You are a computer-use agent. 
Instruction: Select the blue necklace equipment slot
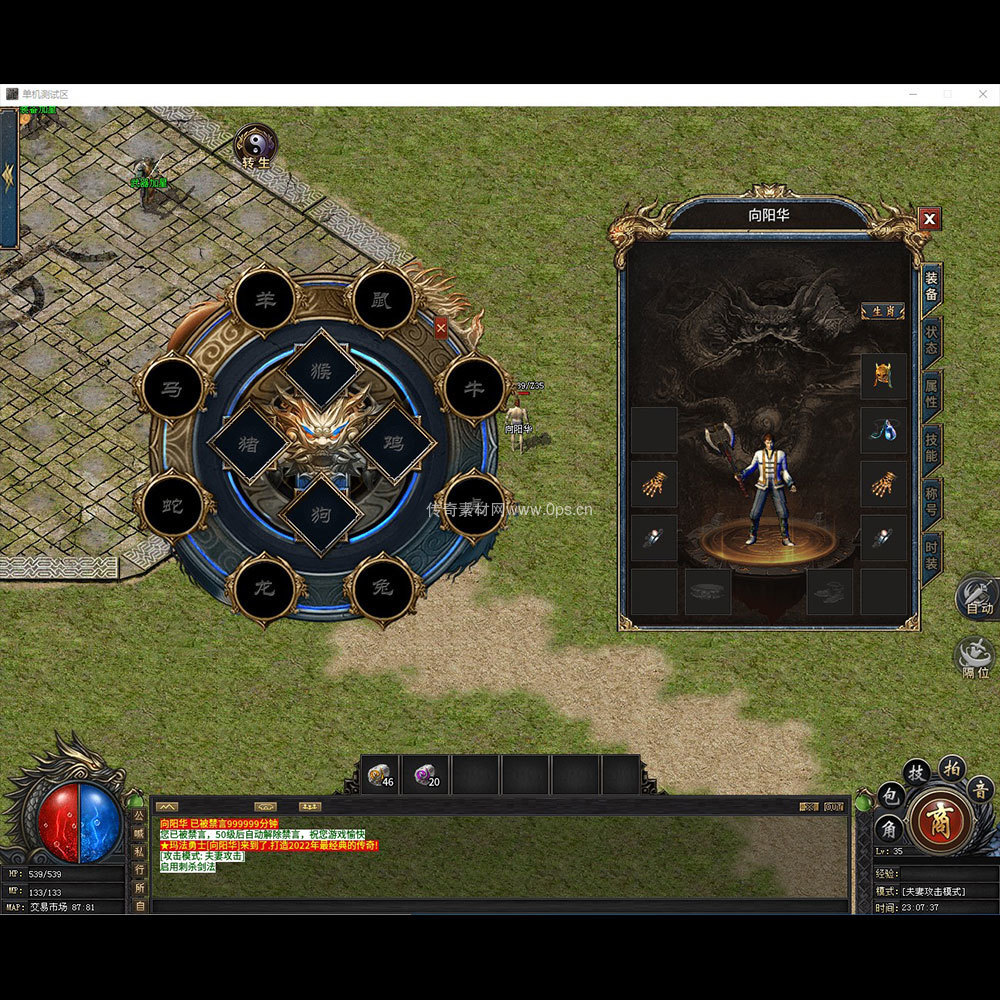click(884, 430)
